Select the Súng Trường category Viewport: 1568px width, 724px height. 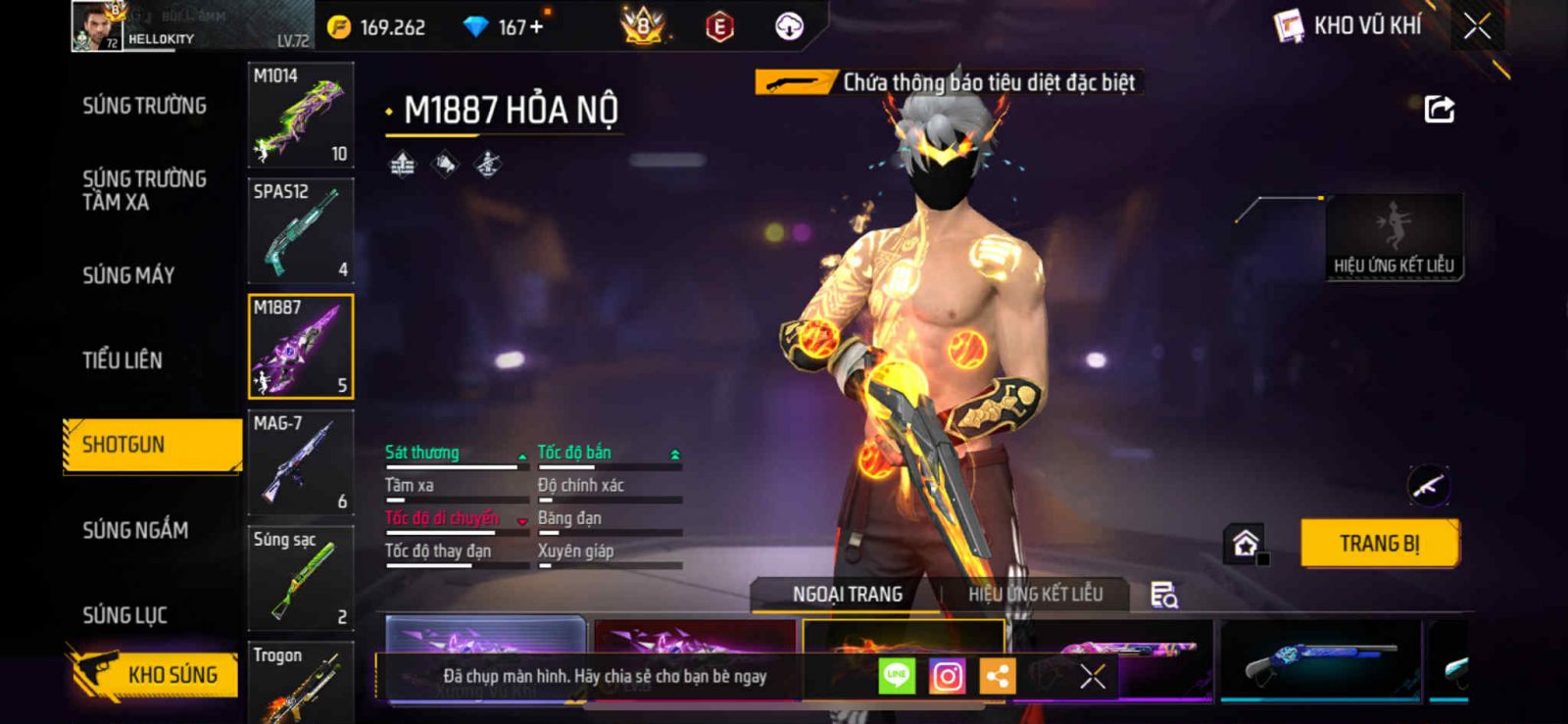(144, 106)
